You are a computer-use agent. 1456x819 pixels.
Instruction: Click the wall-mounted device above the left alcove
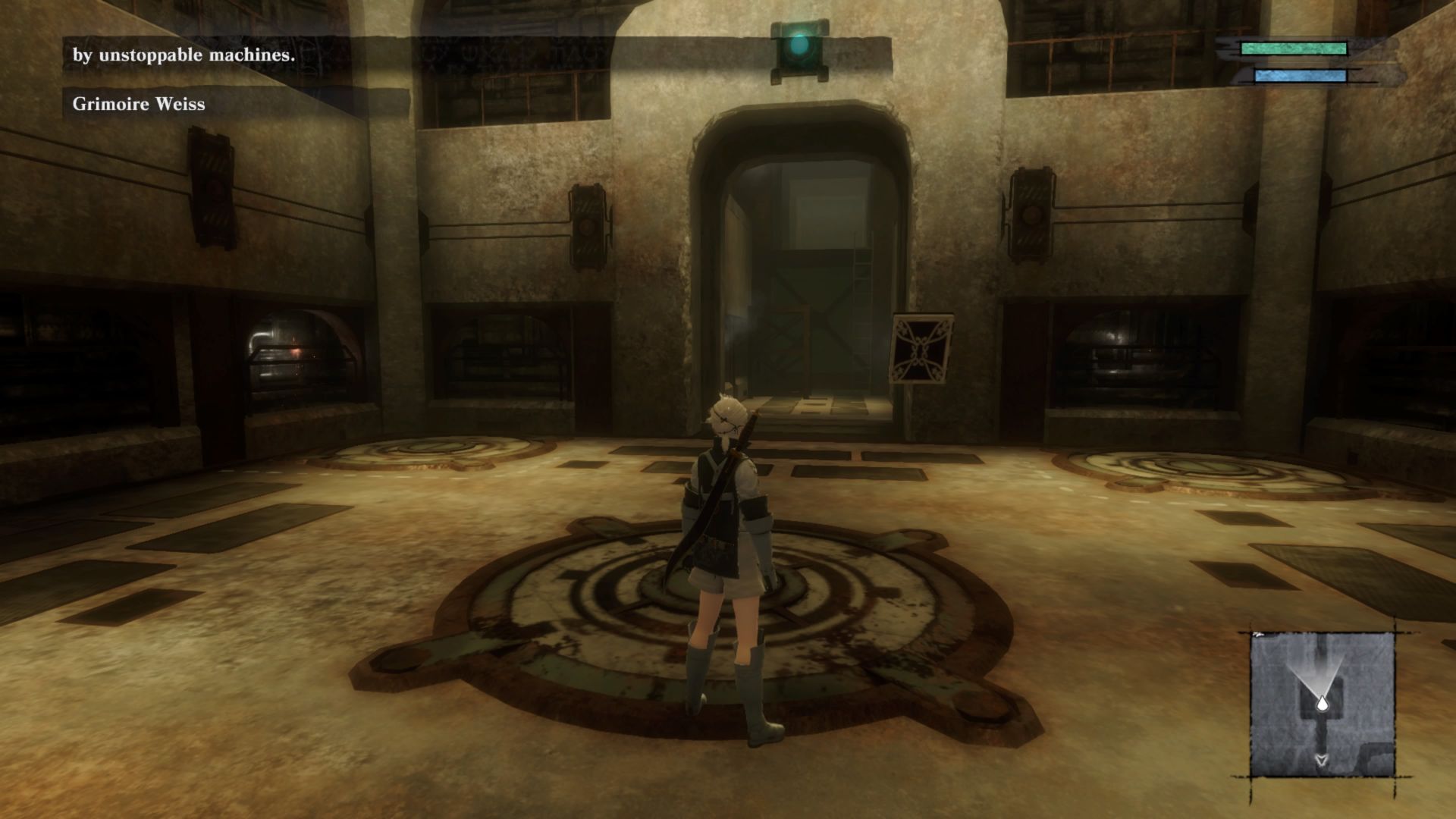[x=587, y=229]
